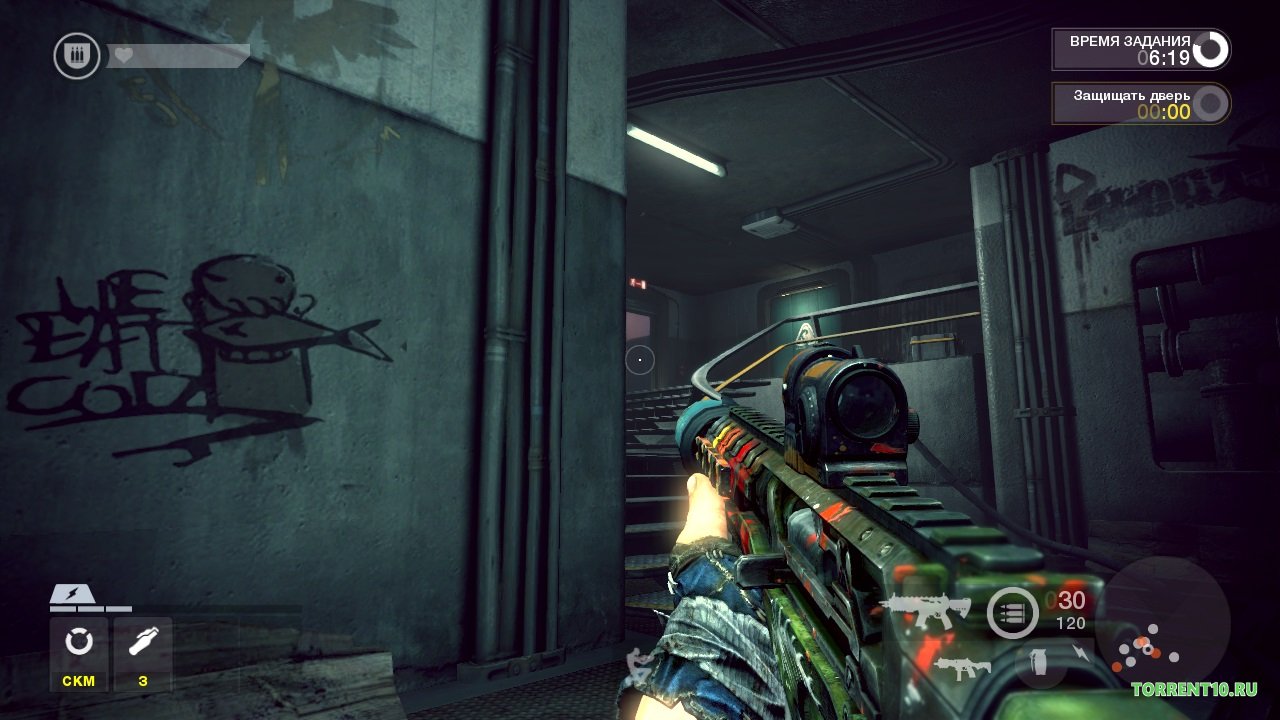Select the primary assault rifle icon
The height and width of the screenshot is (720, 1280).
pos(924,610)
